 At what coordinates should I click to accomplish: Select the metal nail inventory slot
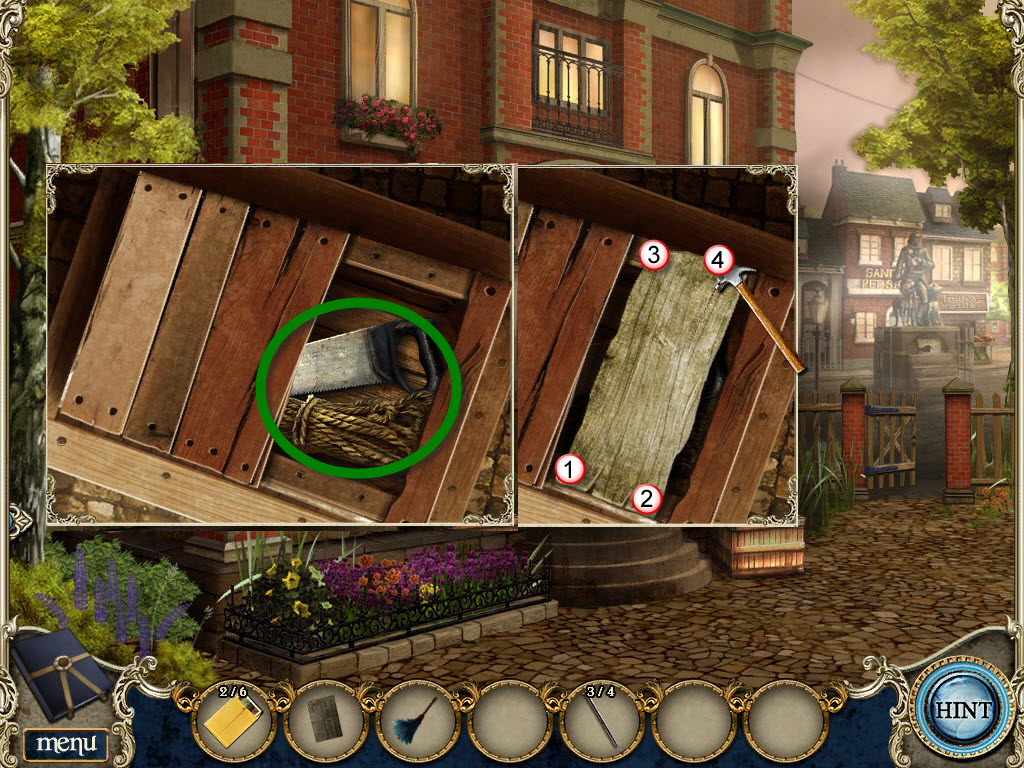click(602, 720)
